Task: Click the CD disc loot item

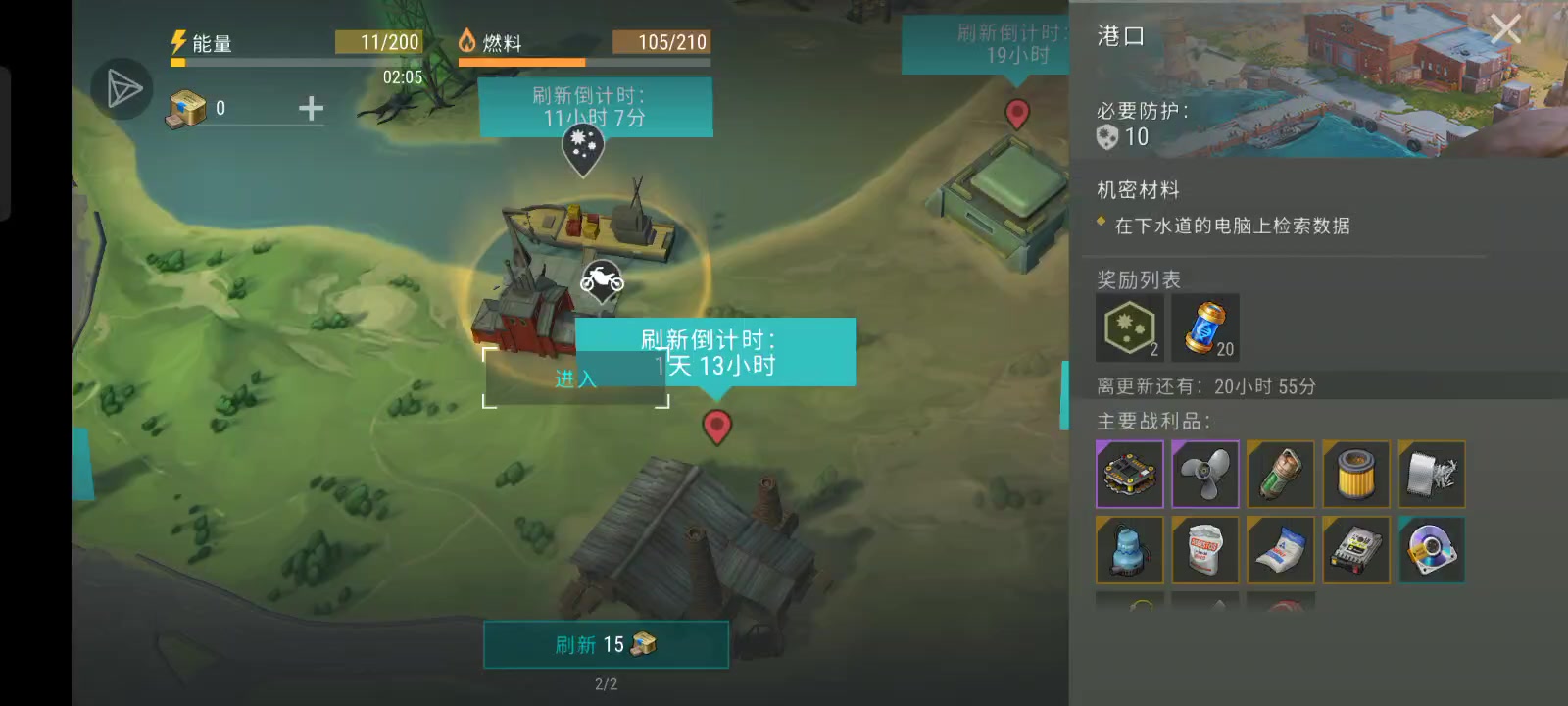Action: pos(1432,550)
